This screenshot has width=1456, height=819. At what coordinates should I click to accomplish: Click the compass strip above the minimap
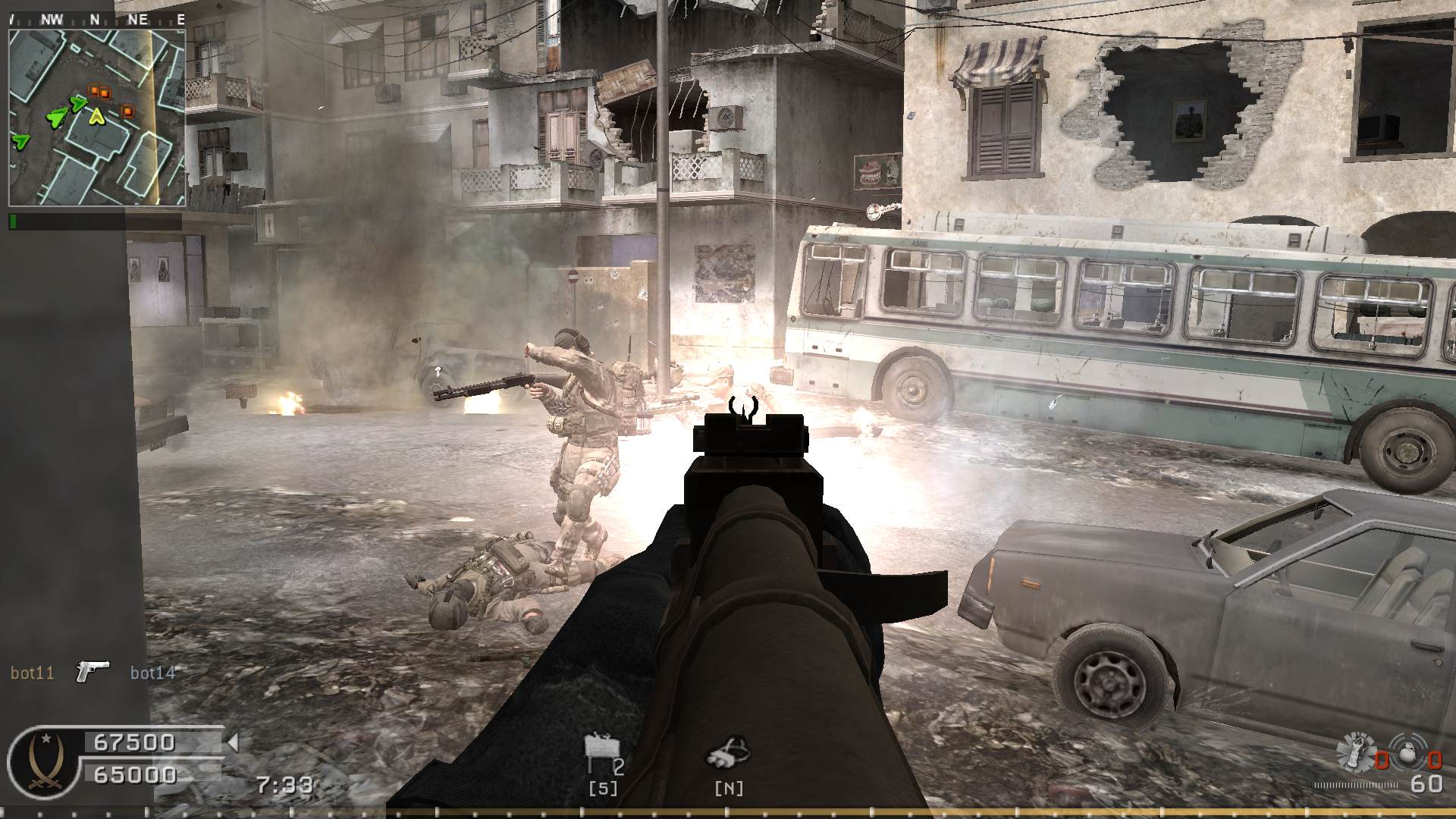[x=97, y=20]
